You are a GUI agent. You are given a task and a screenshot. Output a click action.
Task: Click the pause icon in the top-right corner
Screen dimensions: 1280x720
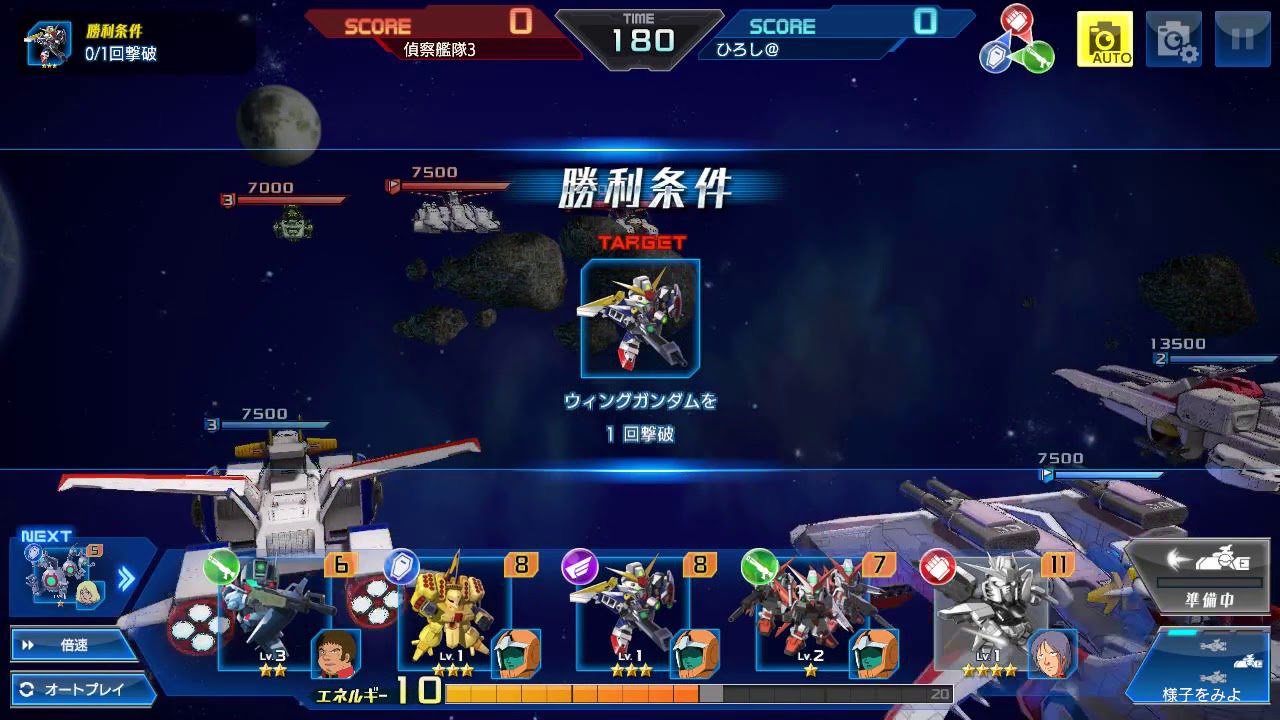[1243, 39]
